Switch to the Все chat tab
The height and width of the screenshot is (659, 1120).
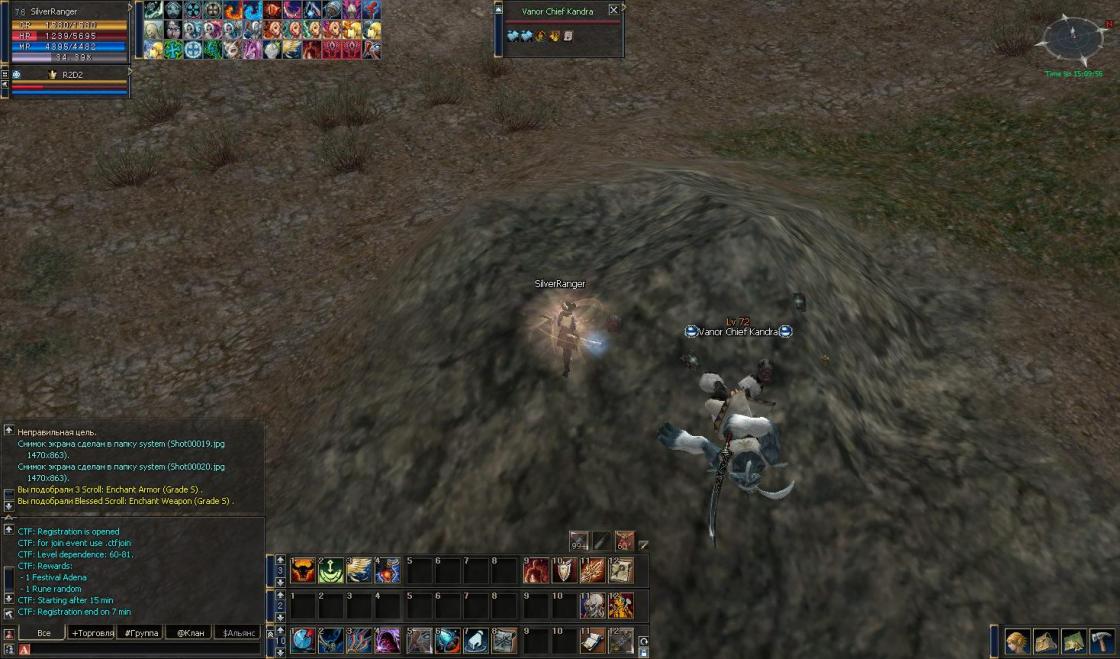tap(43, 633)
